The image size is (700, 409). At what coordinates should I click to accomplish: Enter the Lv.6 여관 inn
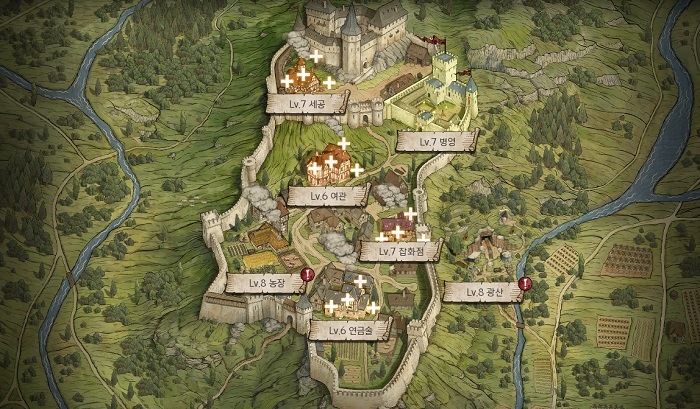pos(329,195)
